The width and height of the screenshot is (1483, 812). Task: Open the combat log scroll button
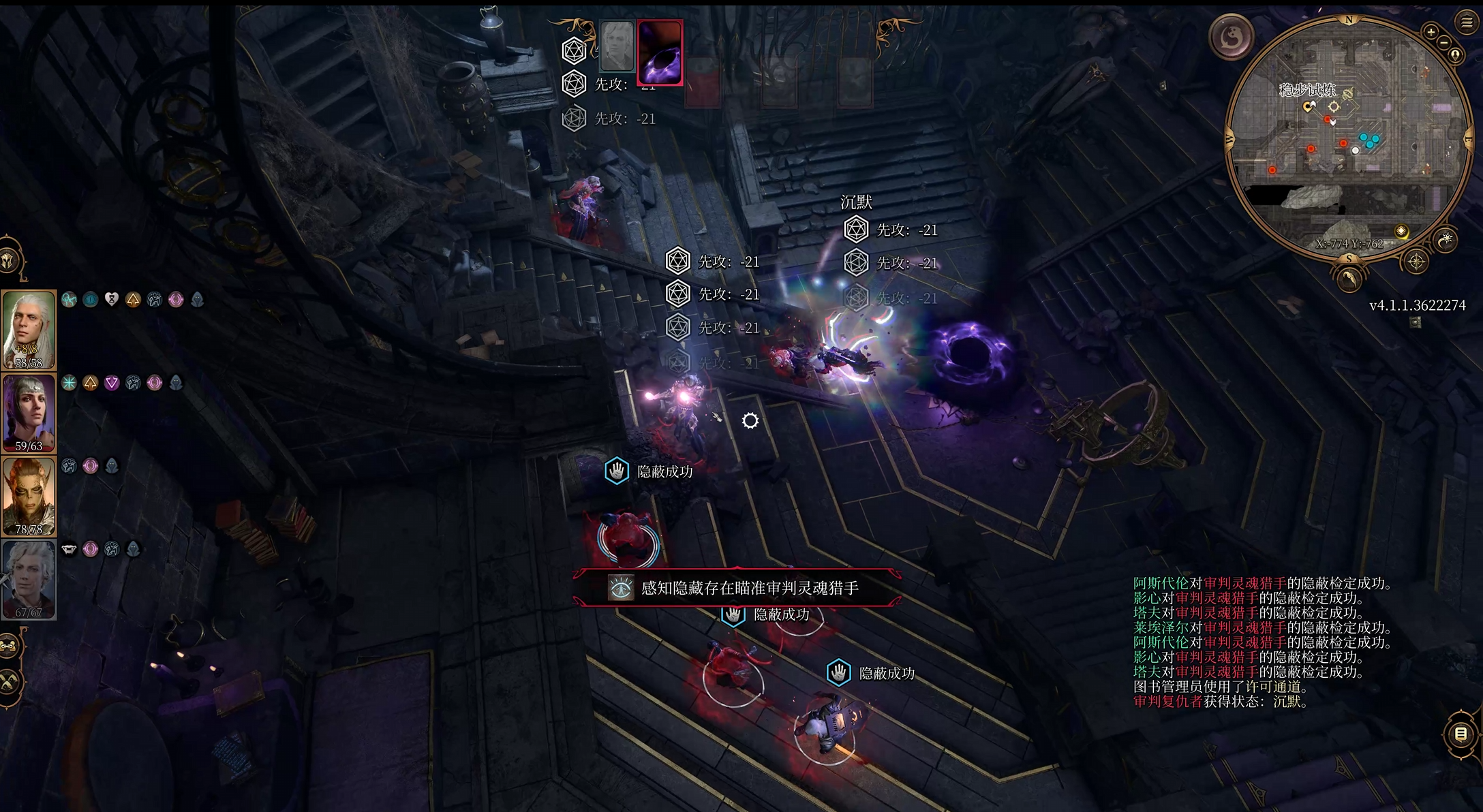[1460, 734]
